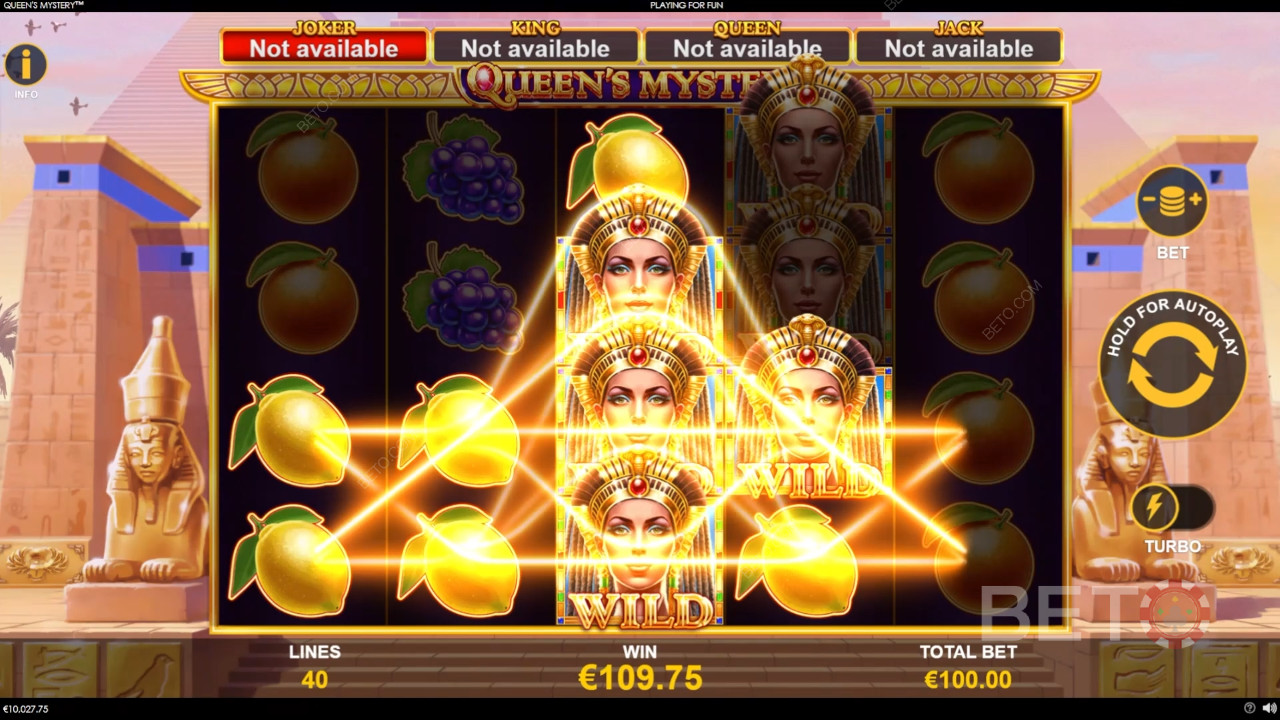Spin the reels with the autoplay arrows button

[x=1172, y=365]
